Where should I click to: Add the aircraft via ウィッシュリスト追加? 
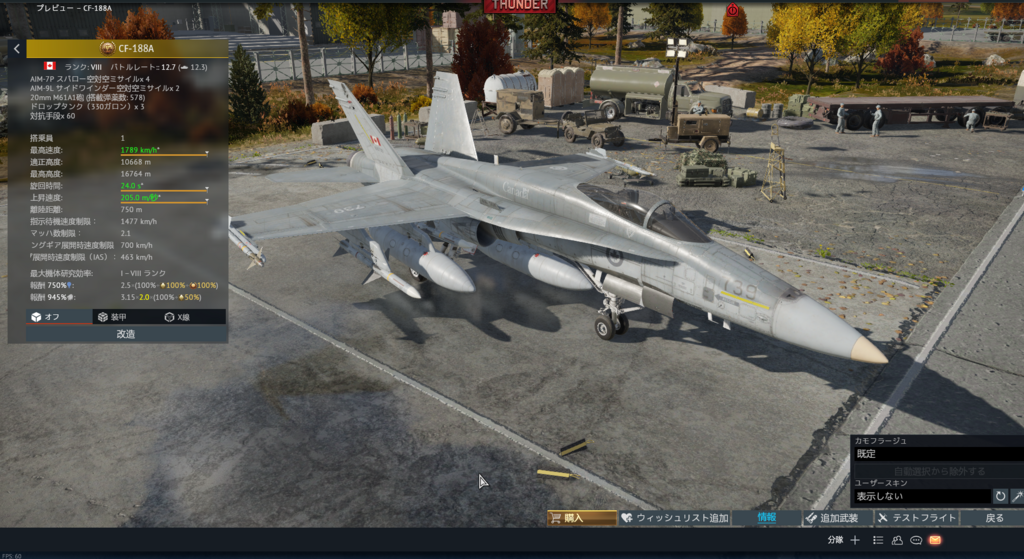coord(674,518)
